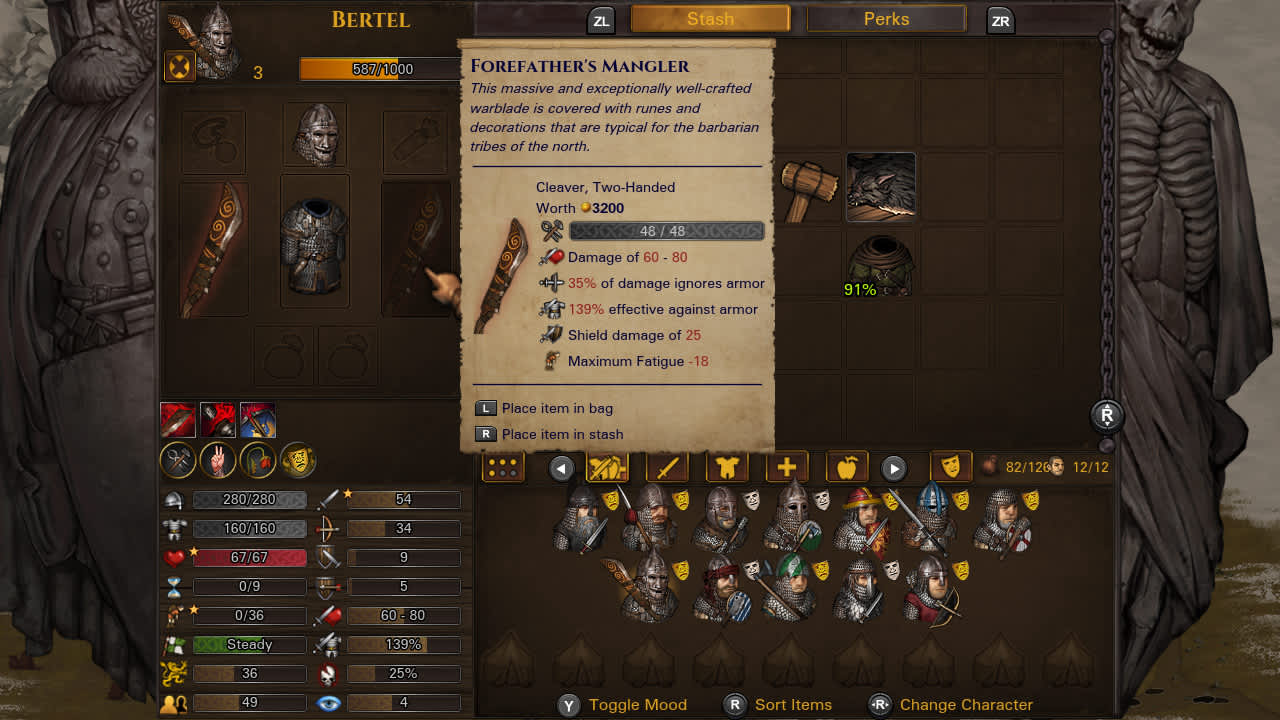Click the right arrow of the filter bar
Screen dimensions: 1280x720
coord(893,467)
